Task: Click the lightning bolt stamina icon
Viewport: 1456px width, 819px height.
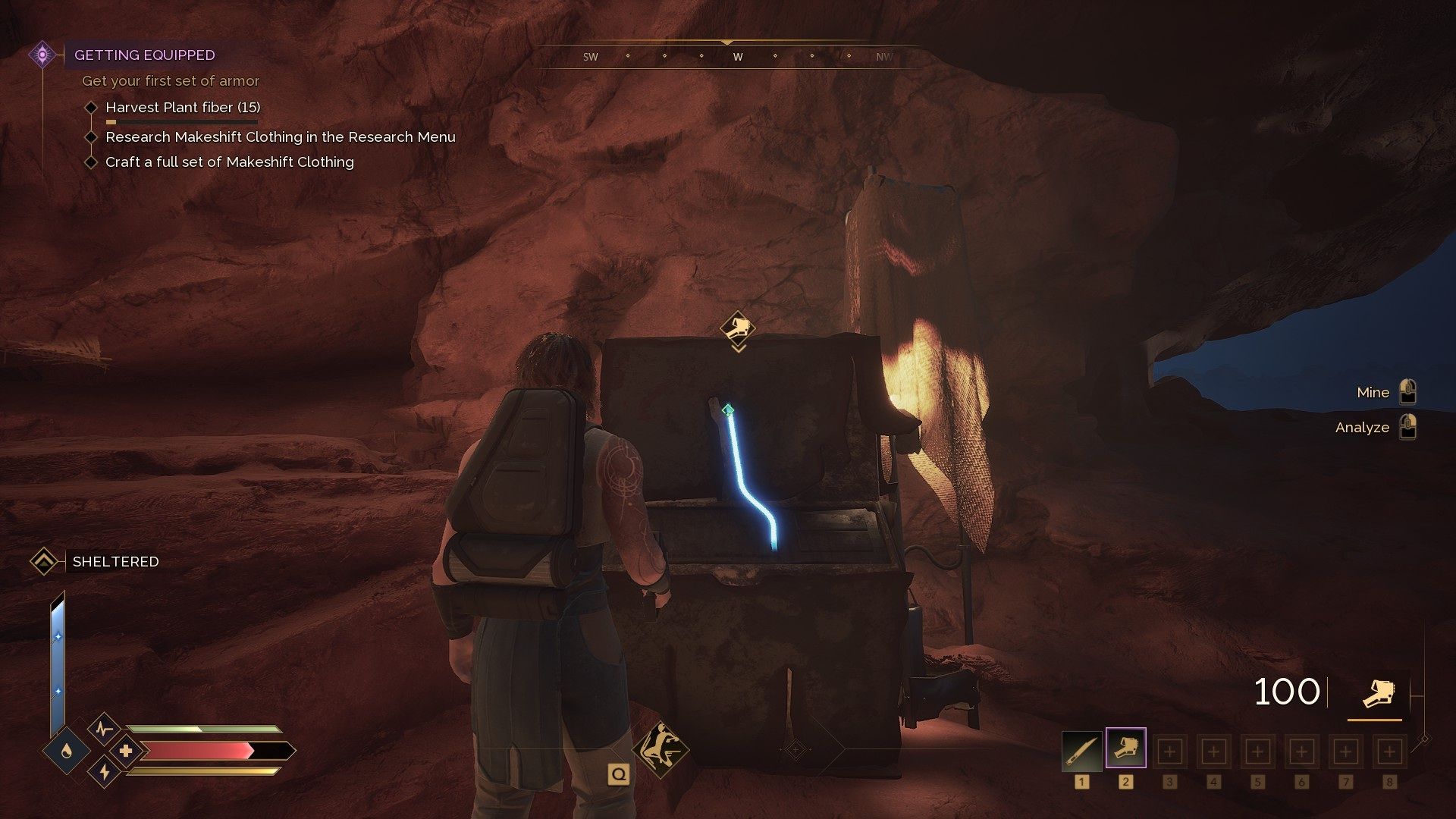Action: click(105, 772)
